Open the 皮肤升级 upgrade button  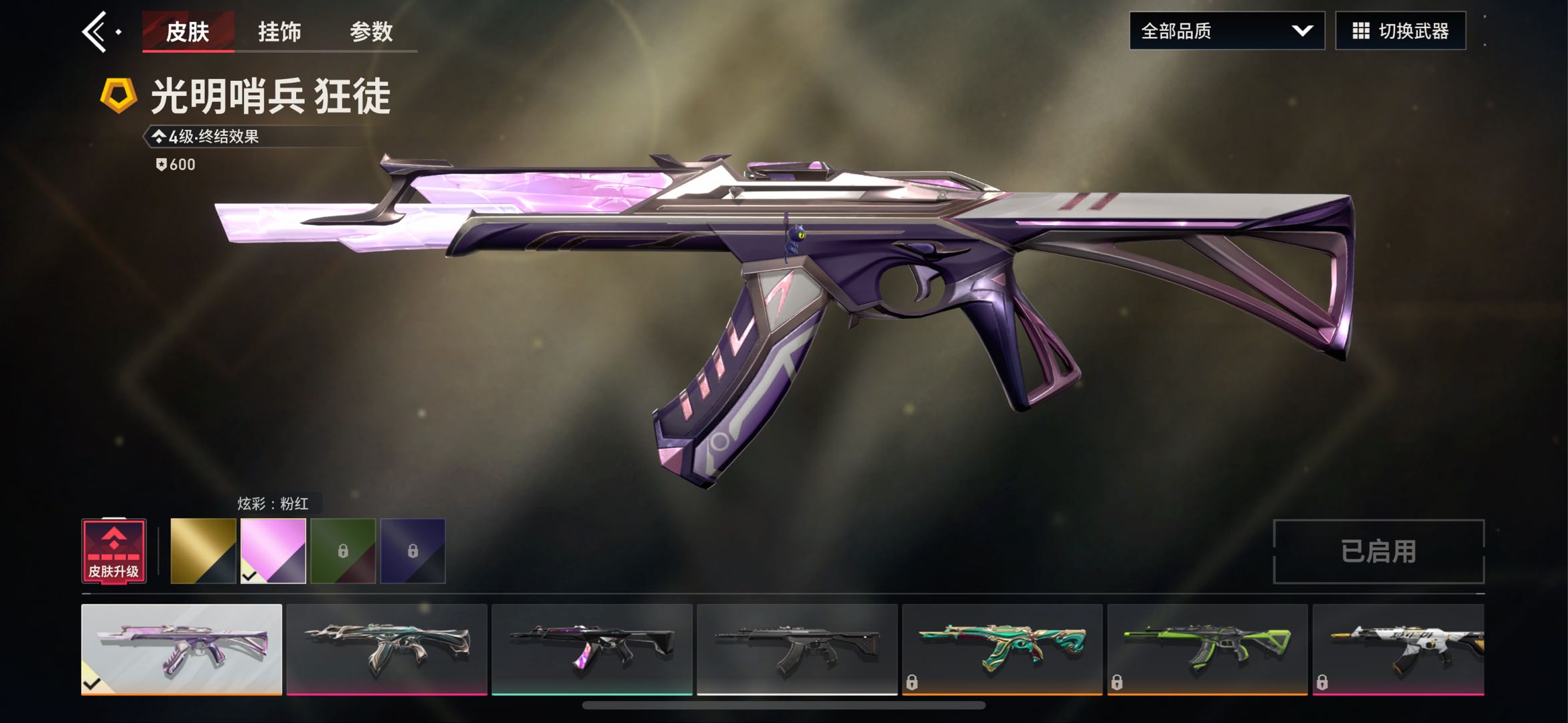(114, 551)
